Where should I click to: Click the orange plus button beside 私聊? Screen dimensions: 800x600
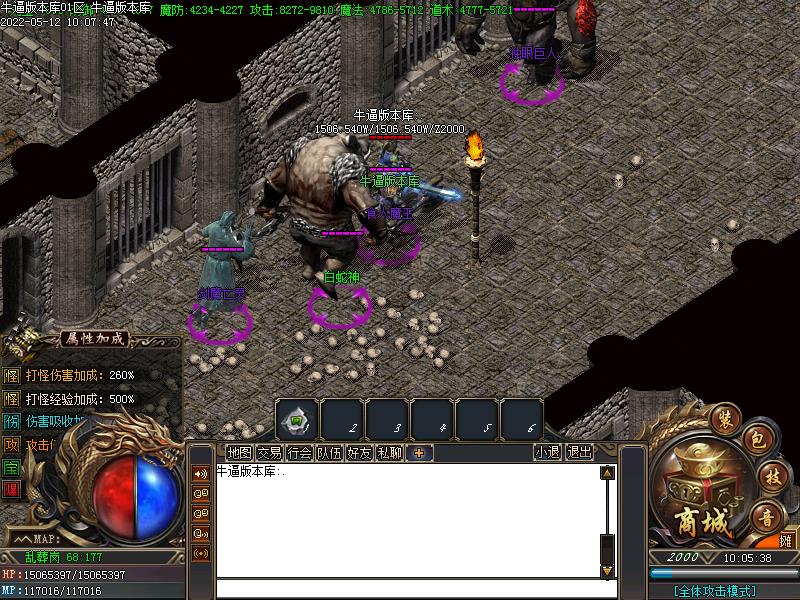pyautogui.click(x=419, y=453)
